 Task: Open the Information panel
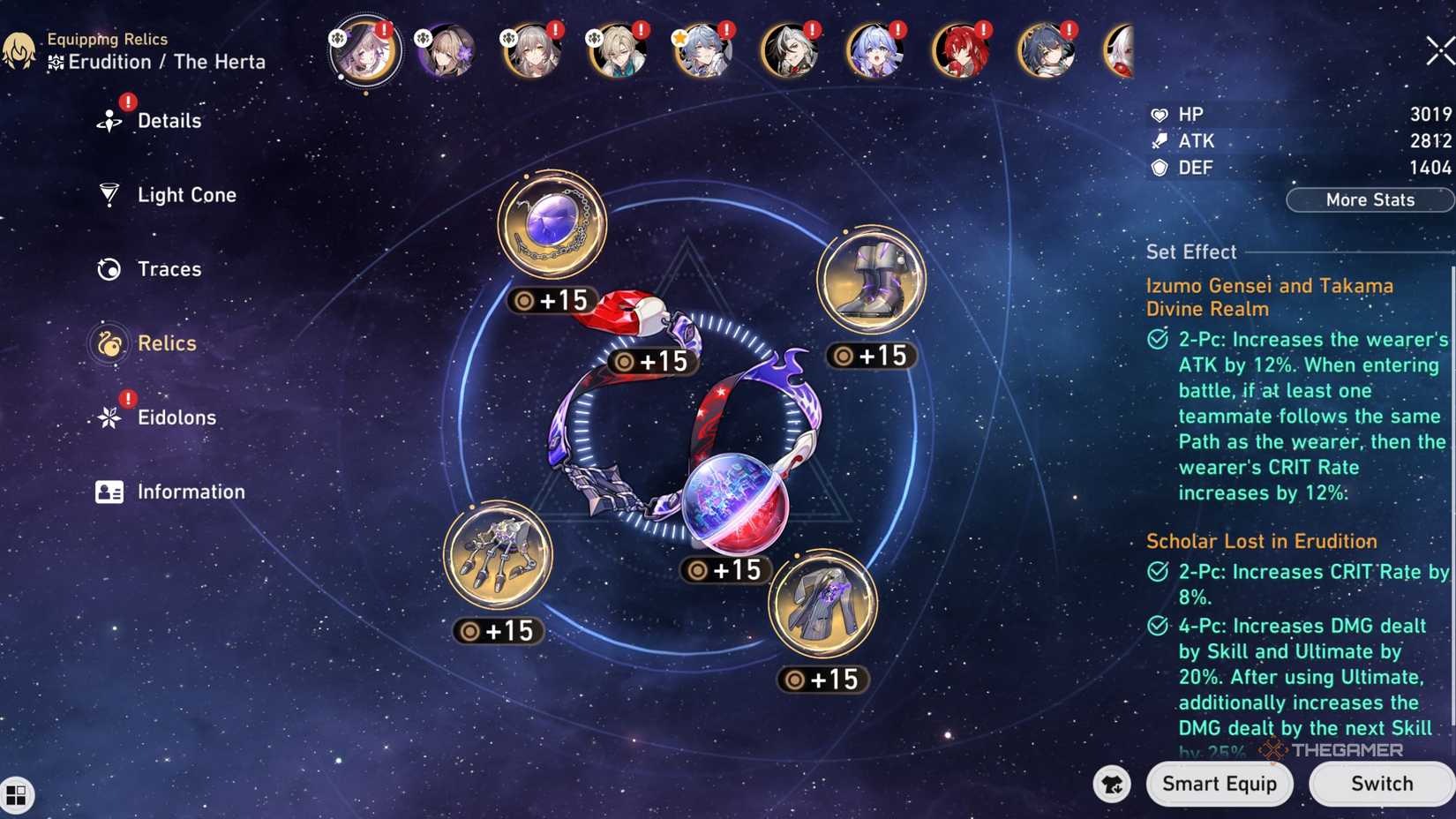191,492
